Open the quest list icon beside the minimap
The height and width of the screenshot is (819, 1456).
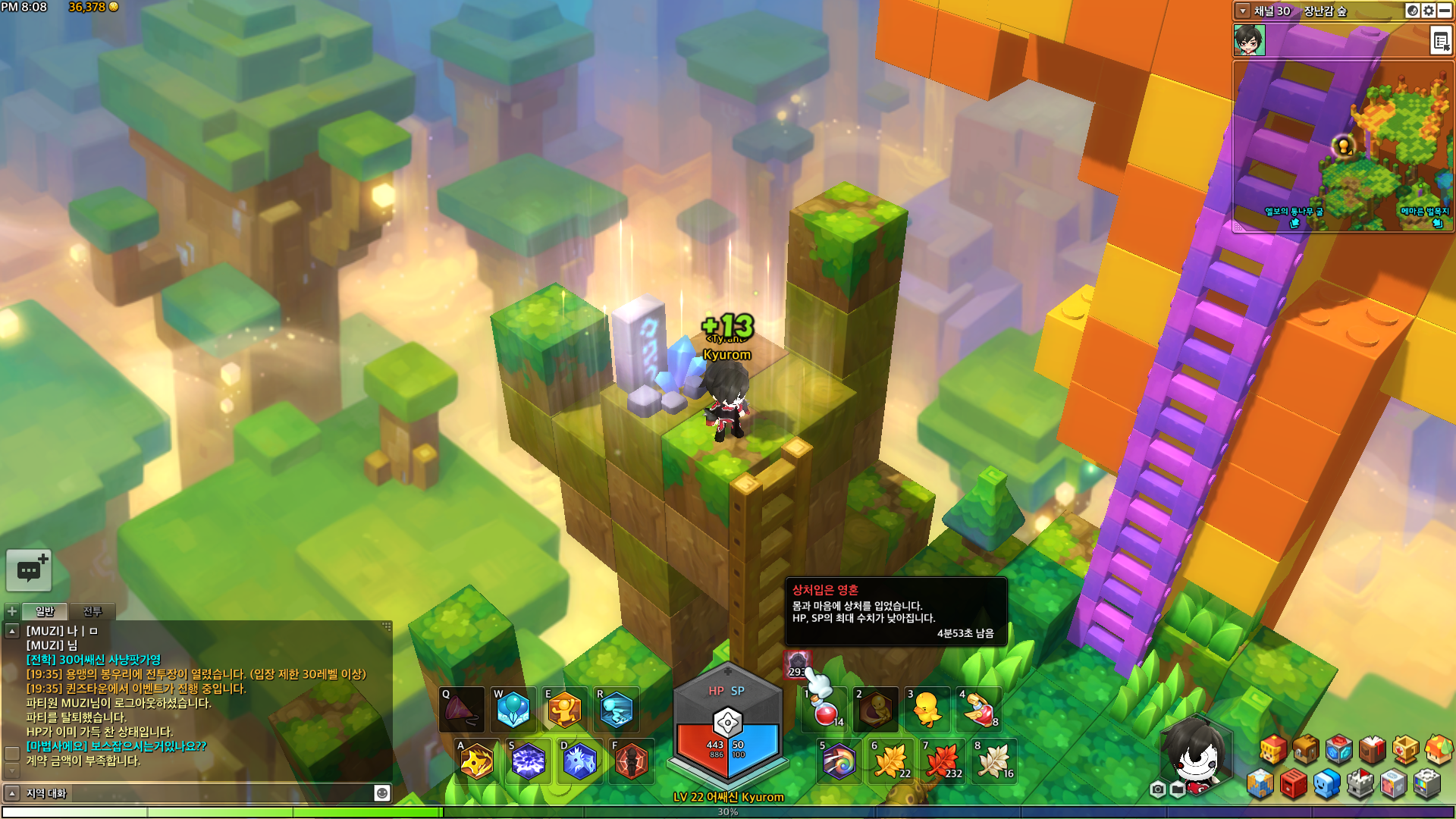1440,41
